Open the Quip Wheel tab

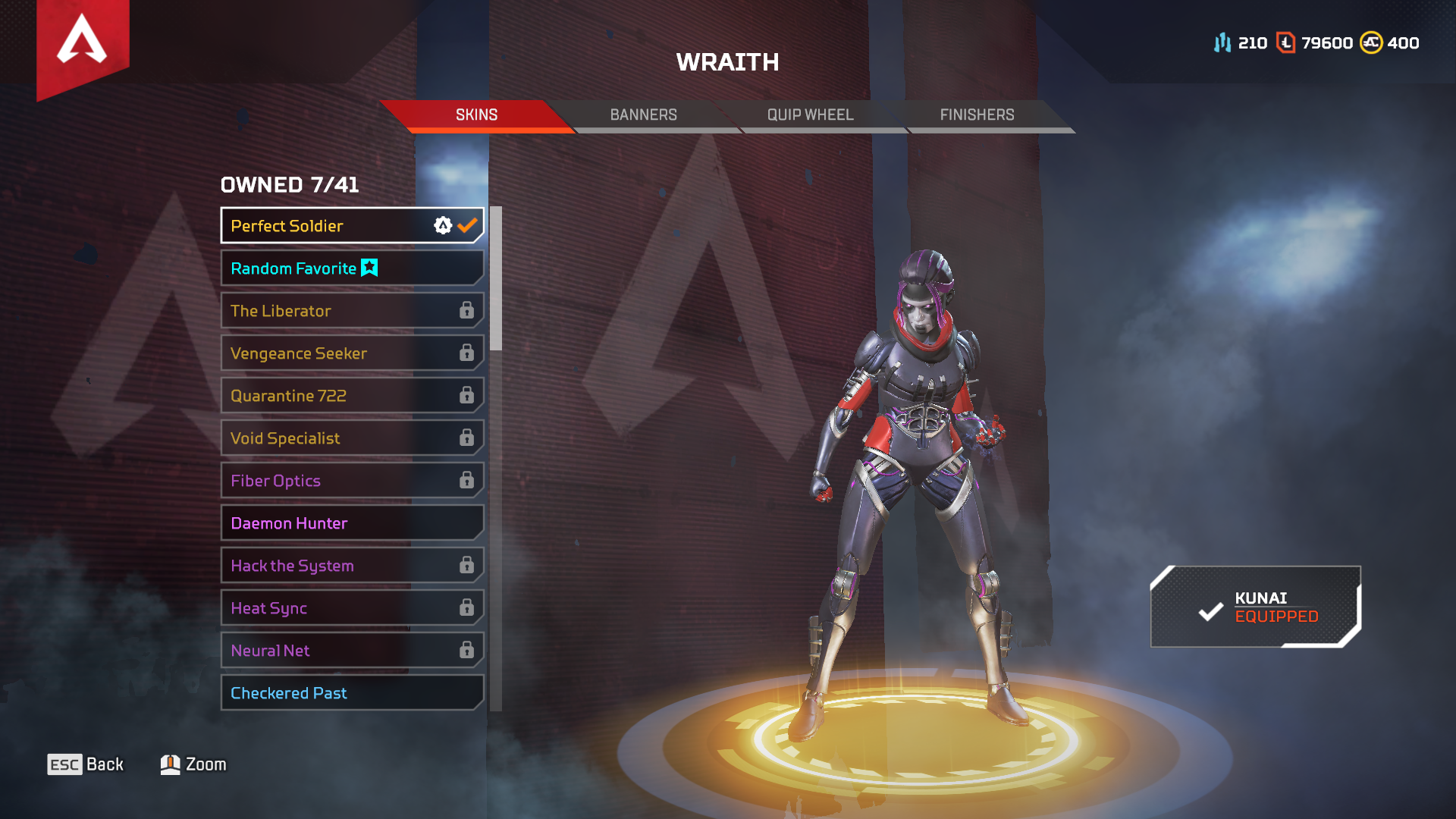[x=810, y=115]
